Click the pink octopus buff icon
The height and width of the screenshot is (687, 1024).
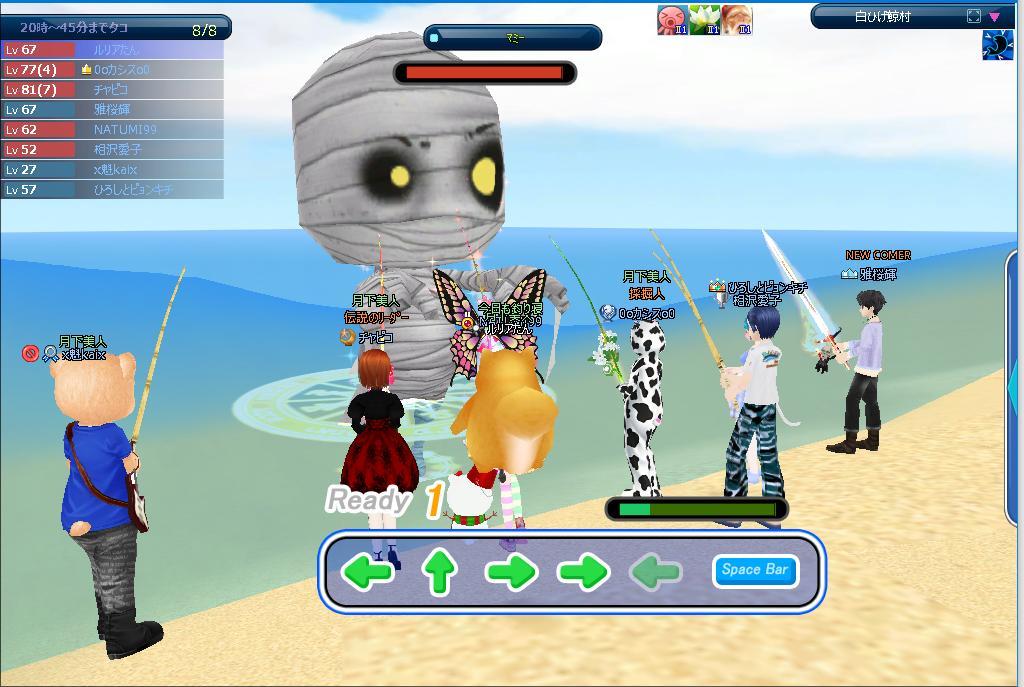[671, 19]
